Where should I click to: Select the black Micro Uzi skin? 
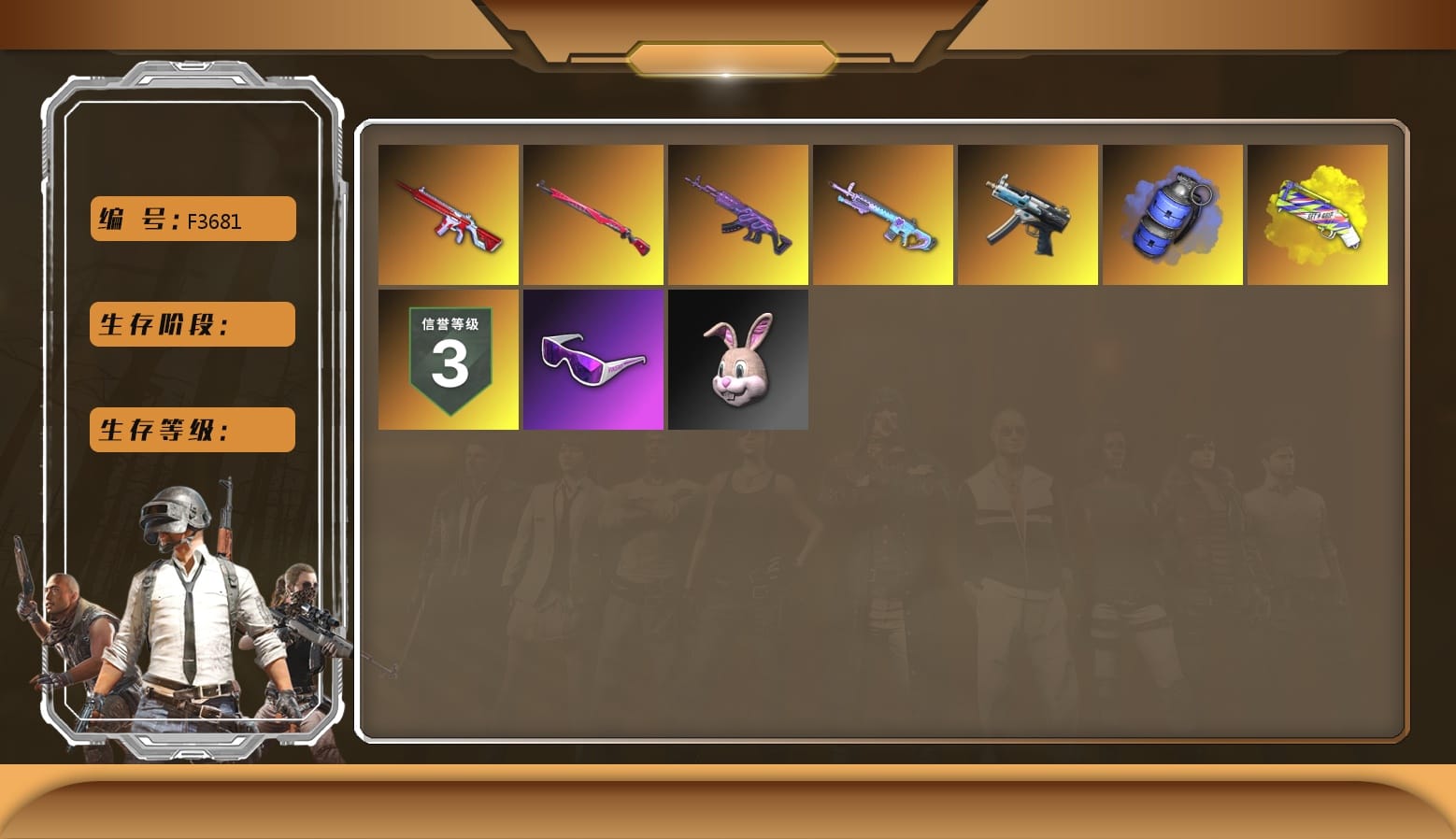[x=1027, y=215]
